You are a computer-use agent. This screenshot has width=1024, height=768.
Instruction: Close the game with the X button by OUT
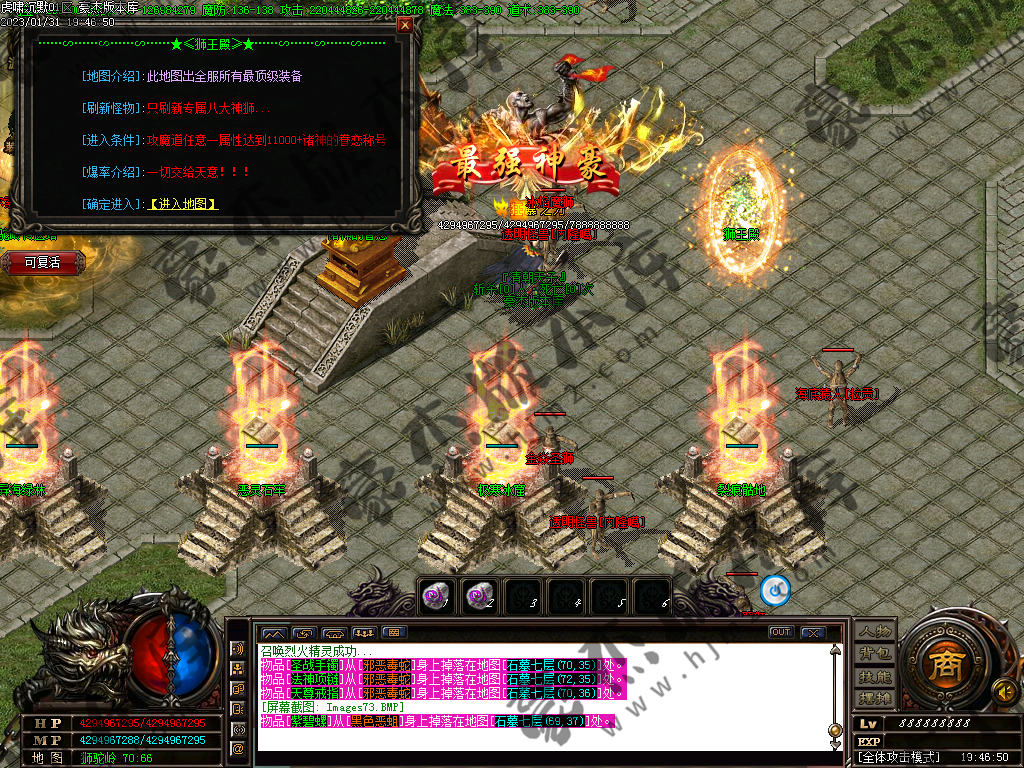[812, 632]
